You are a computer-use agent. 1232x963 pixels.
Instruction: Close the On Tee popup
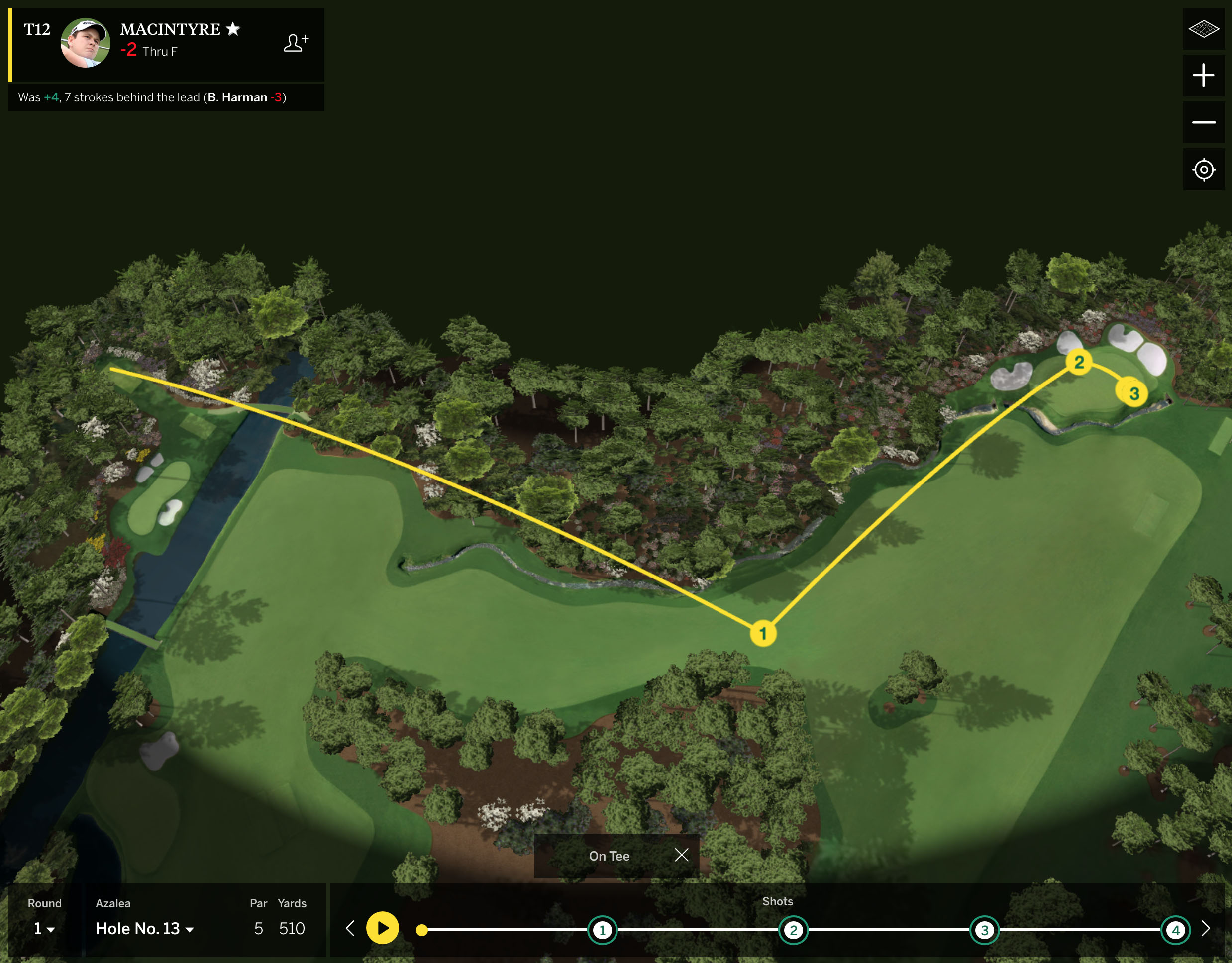click(682, 855)
